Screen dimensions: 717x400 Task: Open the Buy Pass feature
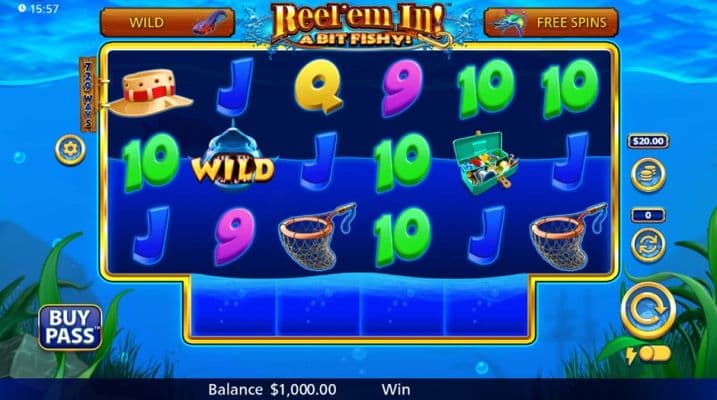point(69,327)
